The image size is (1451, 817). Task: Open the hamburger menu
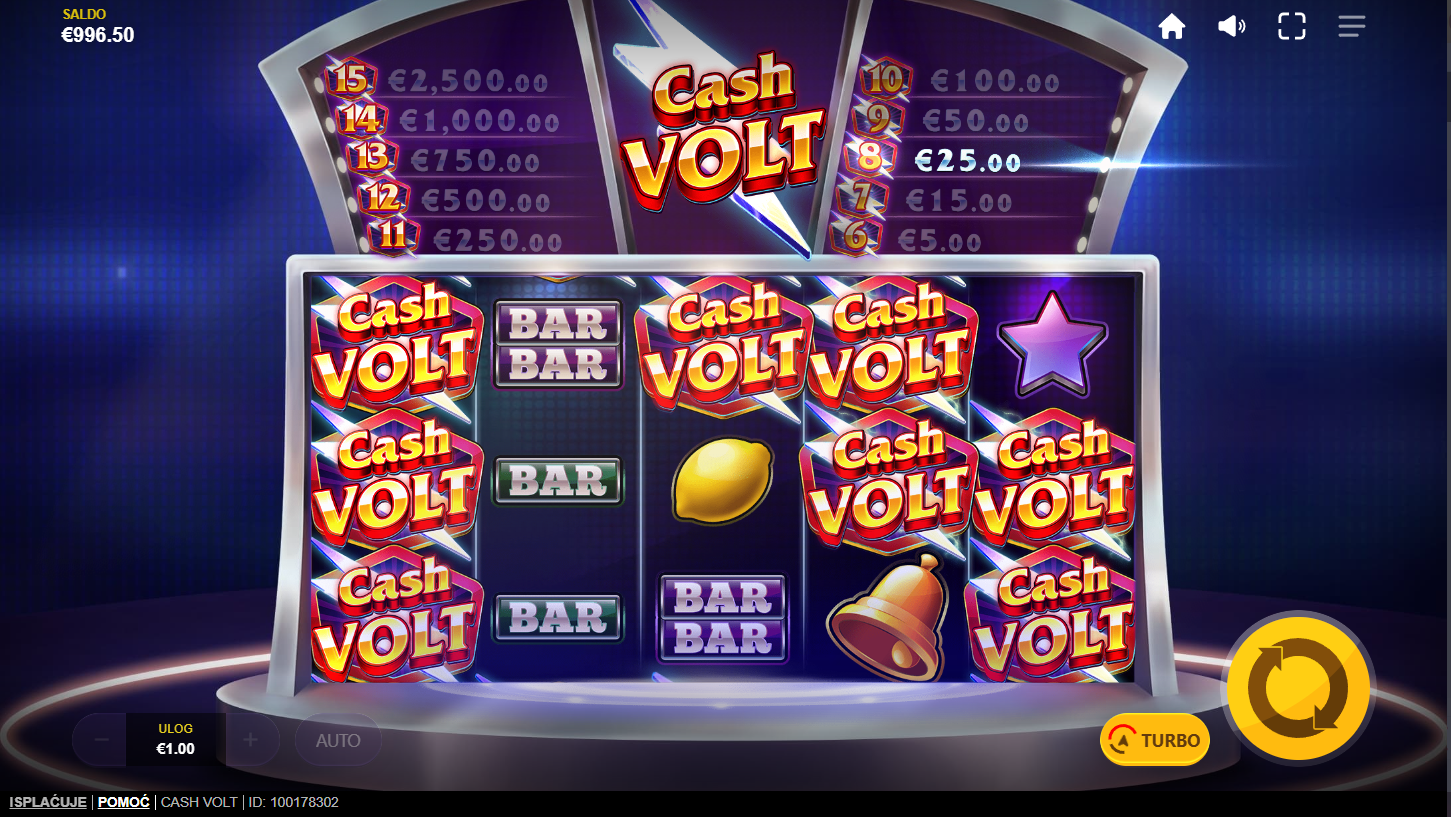pyautogui.click(x=1351, y=27)
